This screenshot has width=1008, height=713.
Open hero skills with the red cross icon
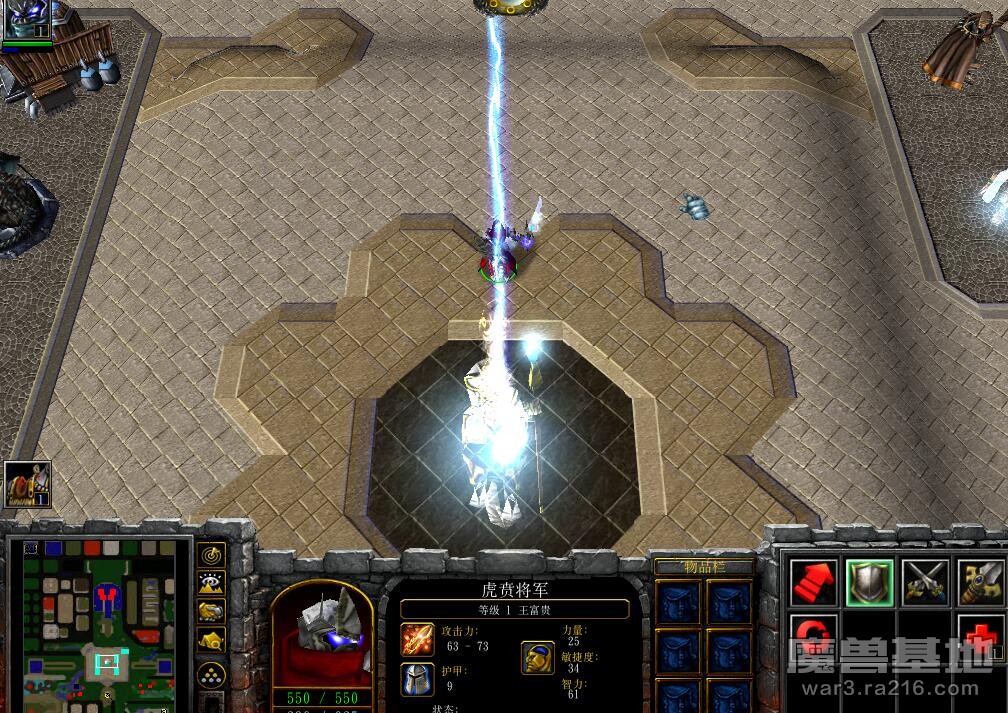(981, 637)
